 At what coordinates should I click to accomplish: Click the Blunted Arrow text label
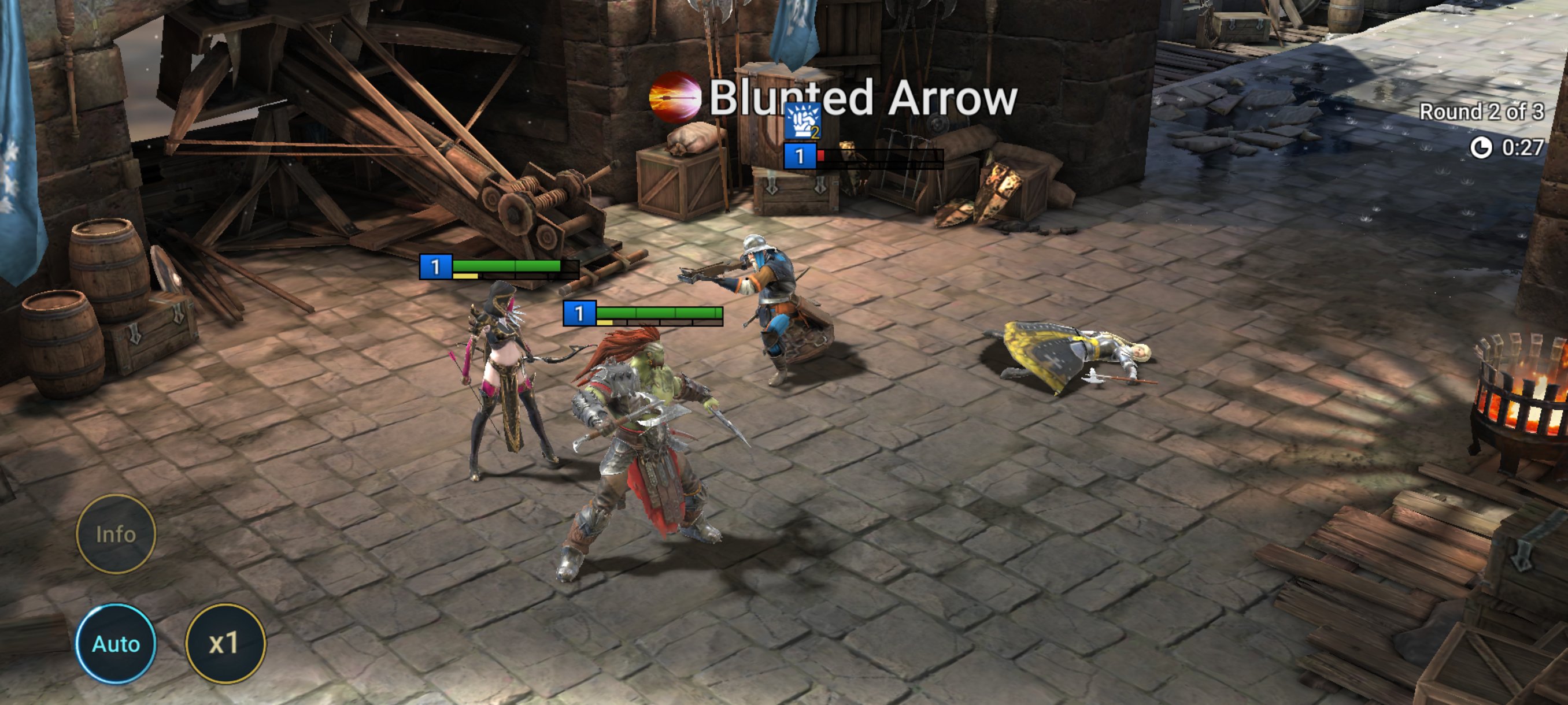(x=862, y=97)
